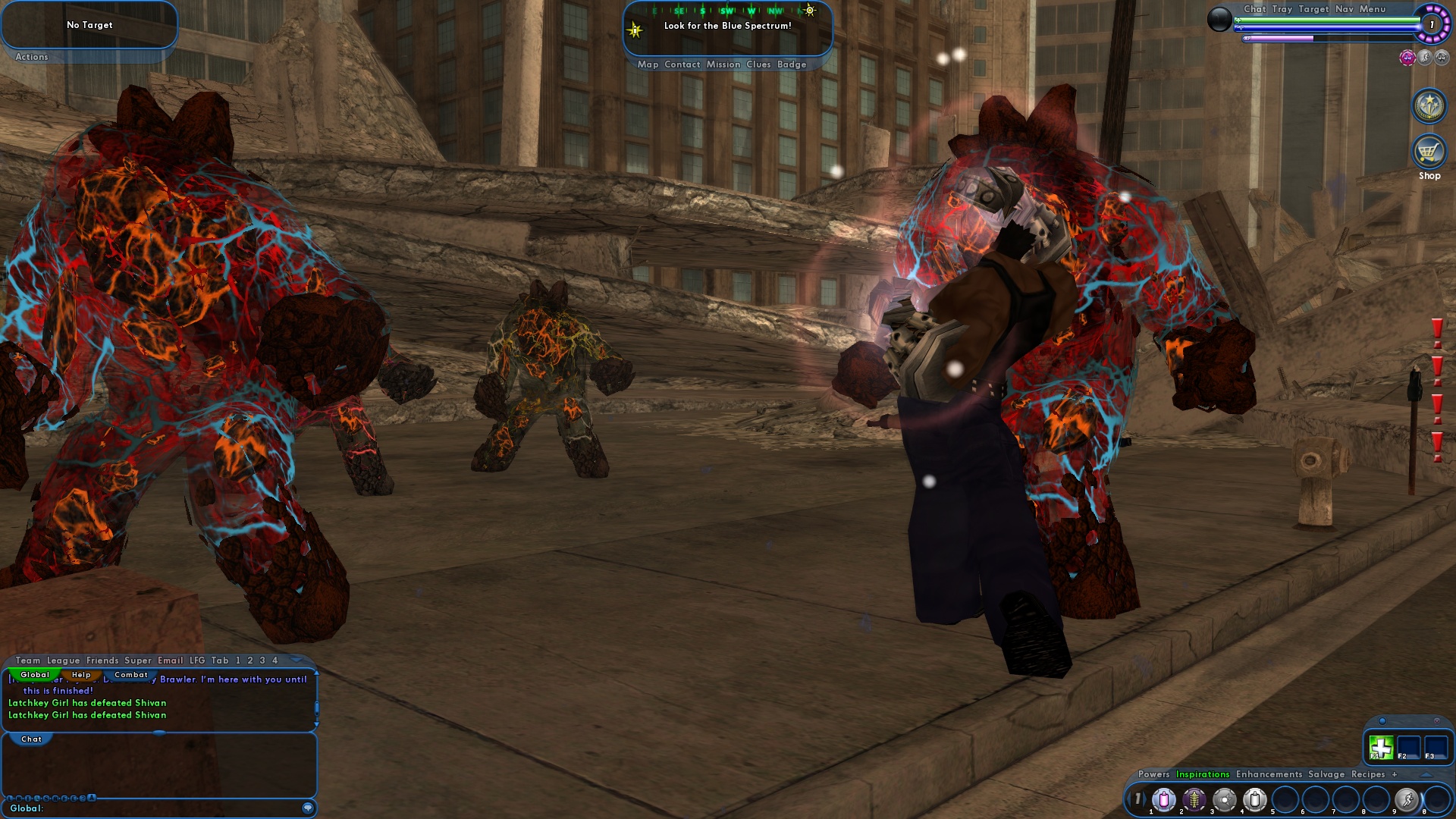View the Badge window
The image size is (1456, 819).
[x=791, y=64]
